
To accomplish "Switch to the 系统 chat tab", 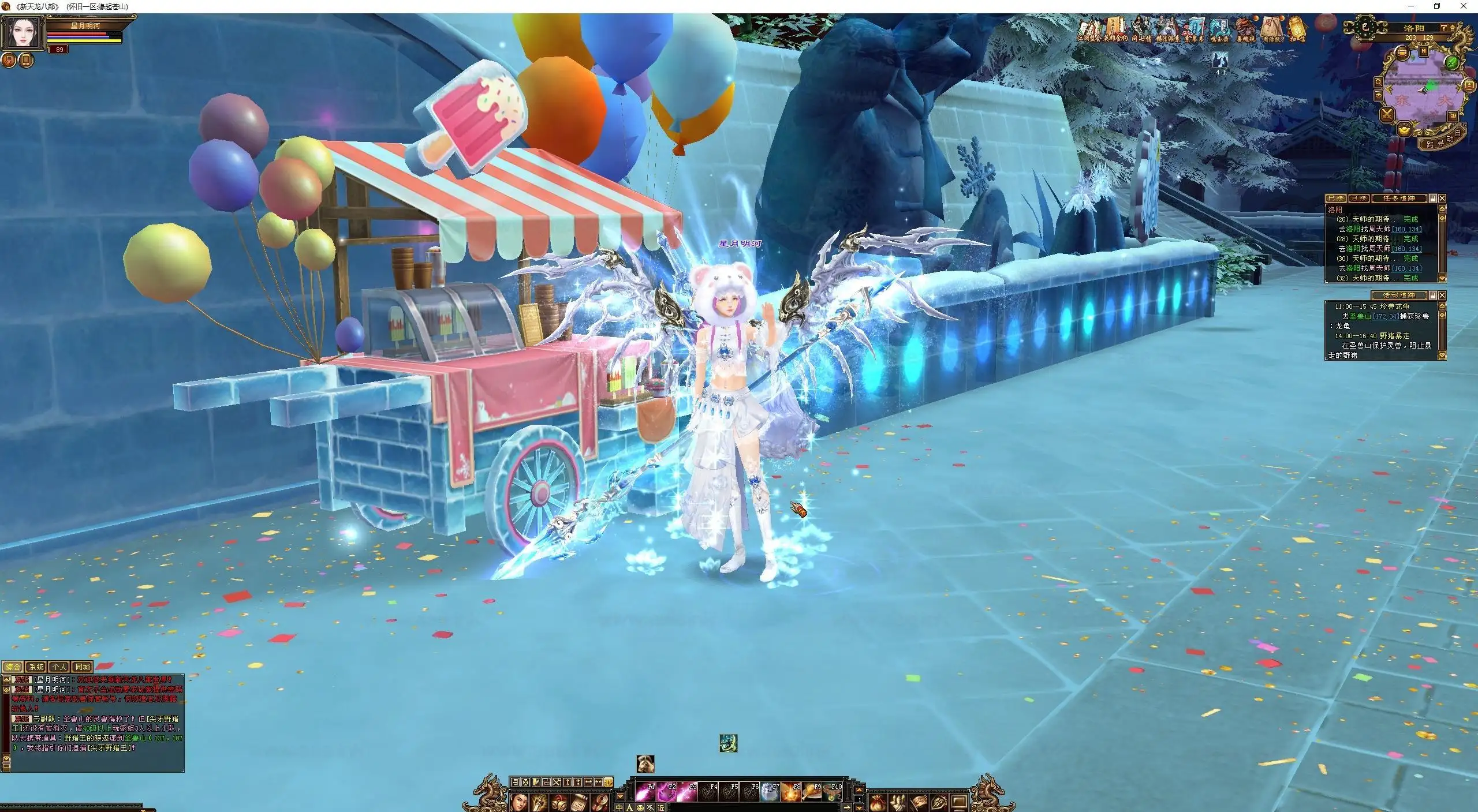I will tap(38, 667).
